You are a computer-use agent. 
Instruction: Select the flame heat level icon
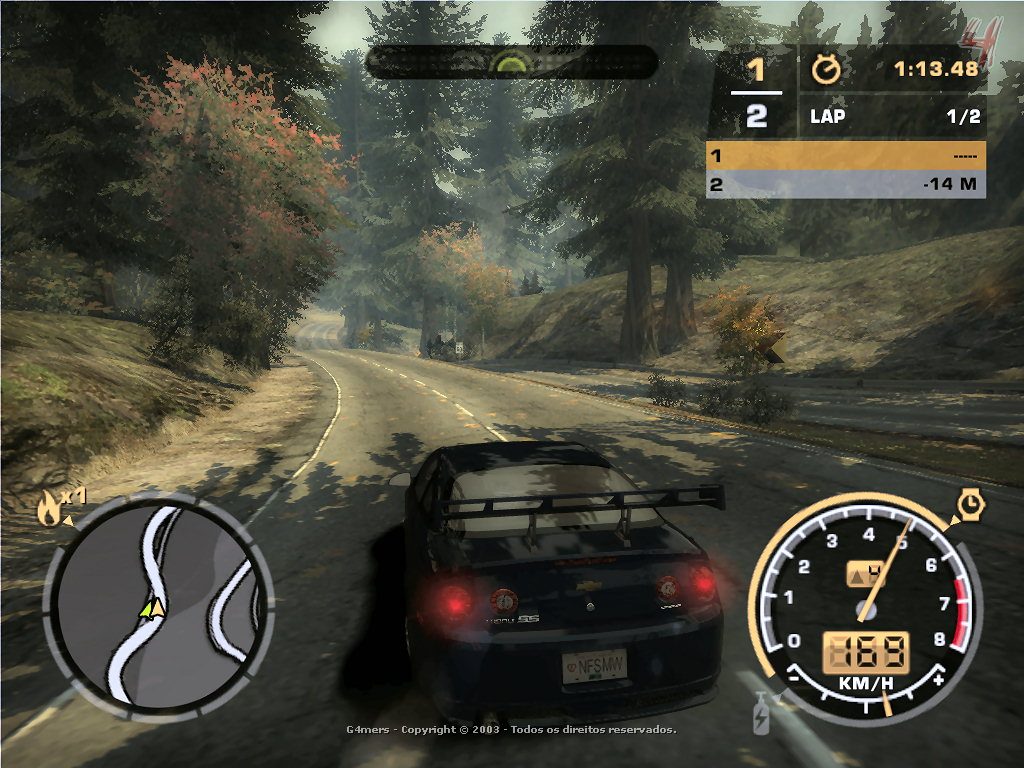click(48, 509)
